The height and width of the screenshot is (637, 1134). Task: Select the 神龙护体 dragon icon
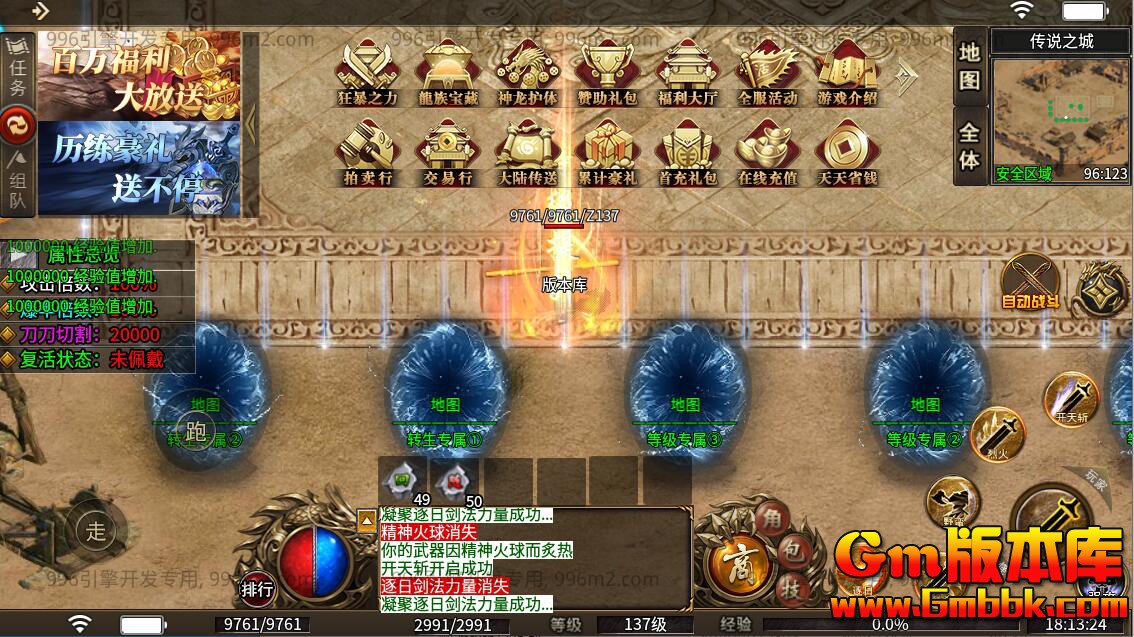(x=527, y=72)
